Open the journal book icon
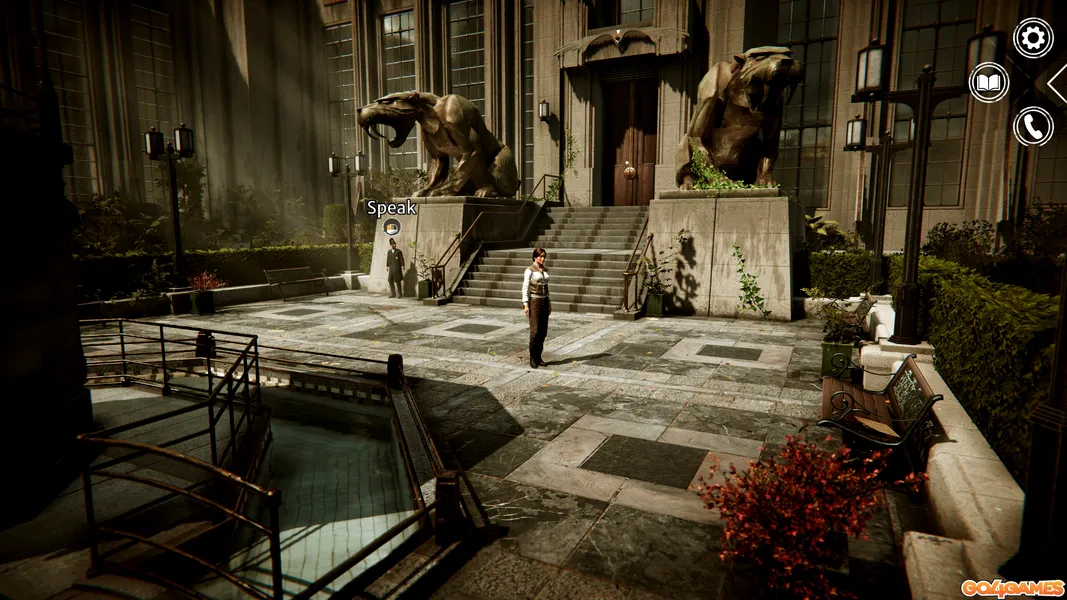 tap(989, 82)
